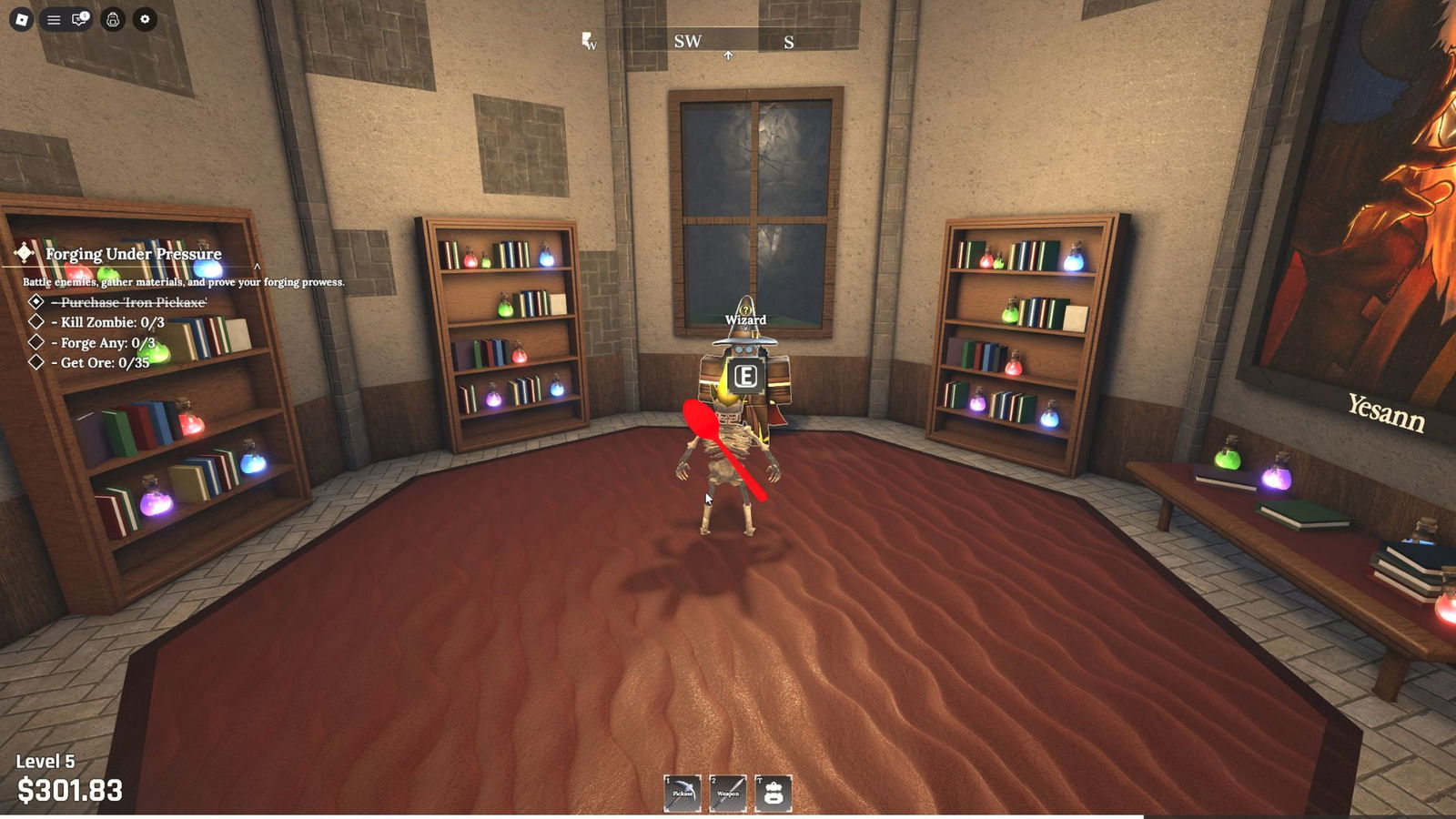Open Roblox chat via the speech bubble icon

click(78, 18)
